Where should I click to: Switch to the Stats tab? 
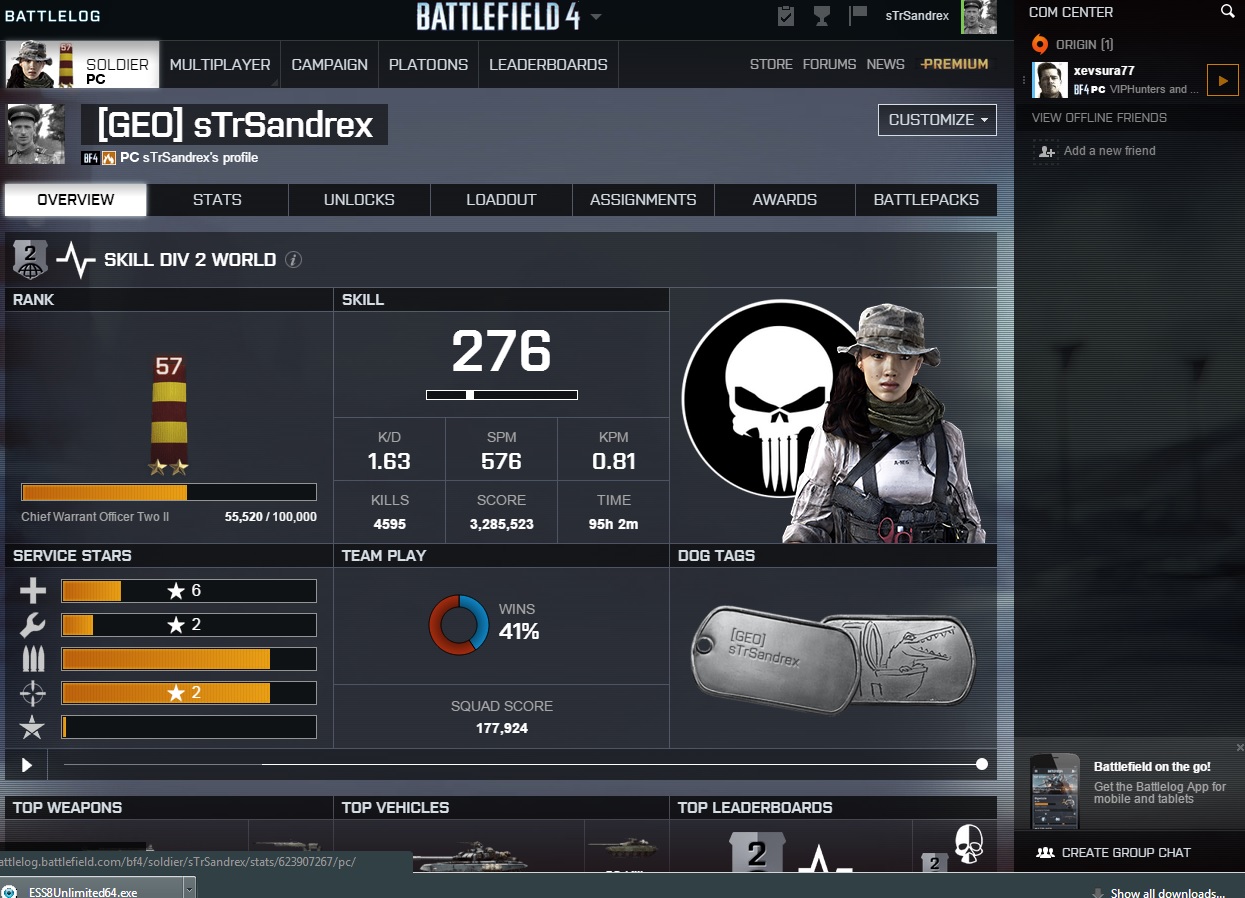click(217, 200)
